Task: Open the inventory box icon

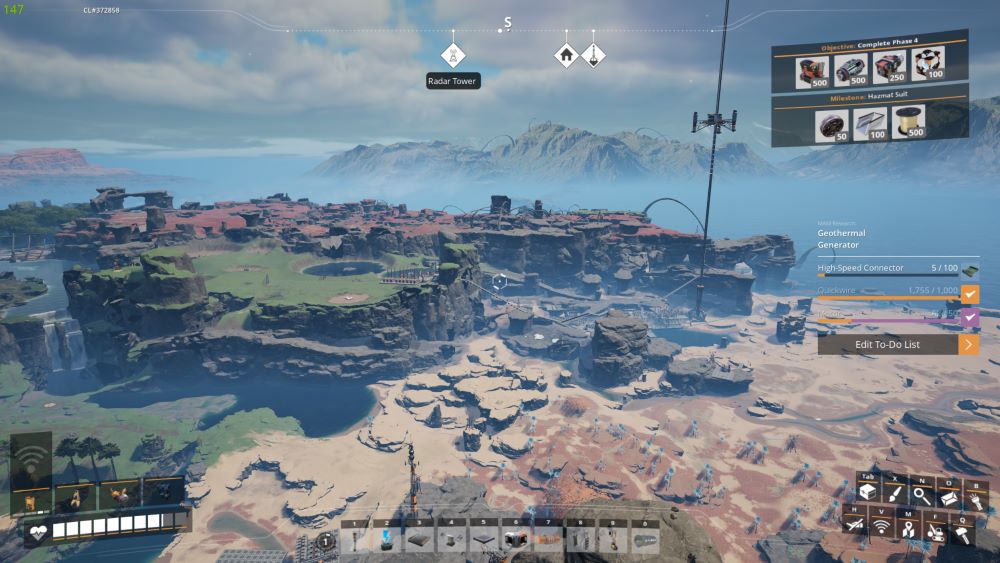Action: (x=867, y=494)
